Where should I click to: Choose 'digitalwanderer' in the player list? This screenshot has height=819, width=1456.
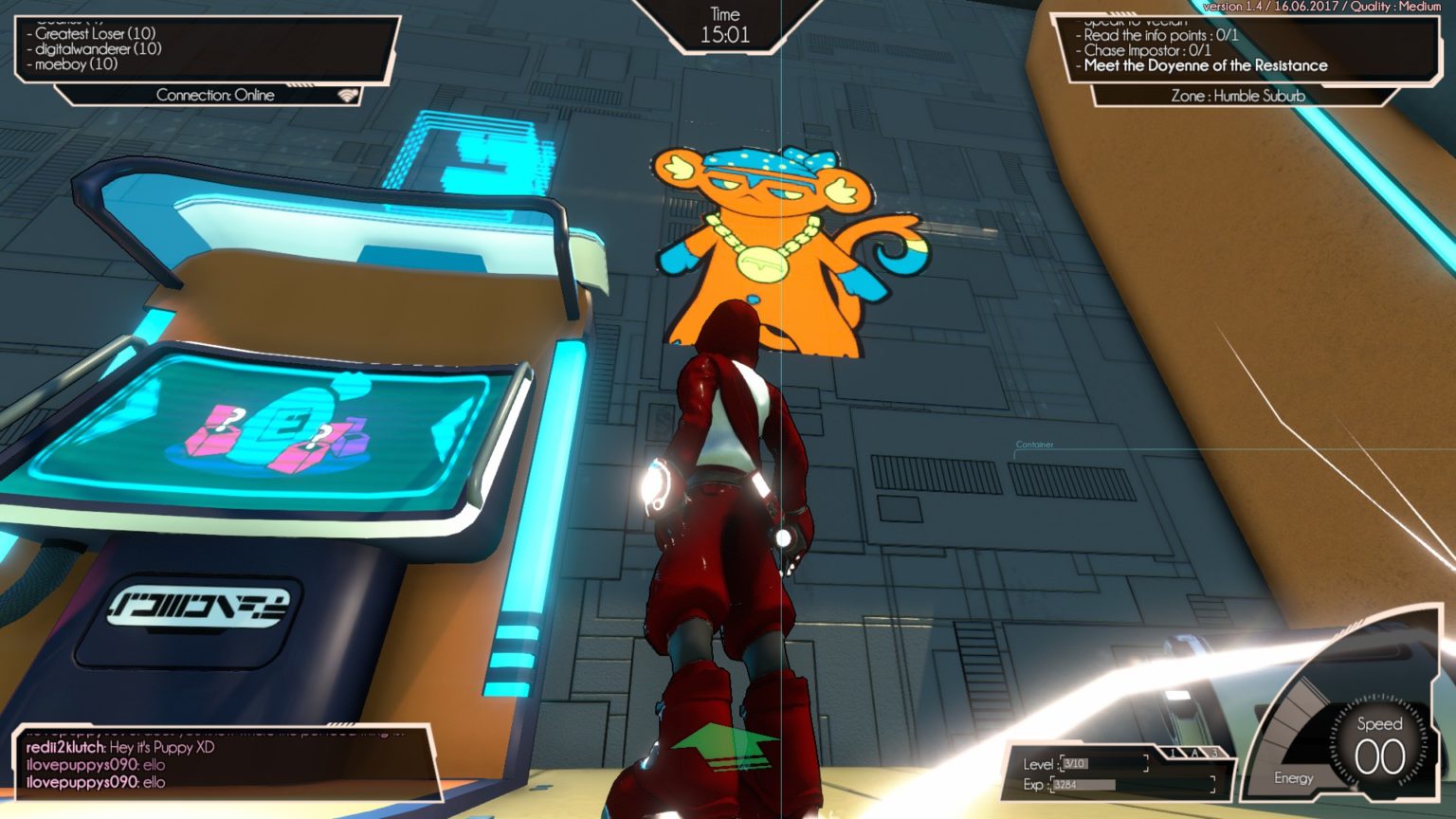point(98,48)
